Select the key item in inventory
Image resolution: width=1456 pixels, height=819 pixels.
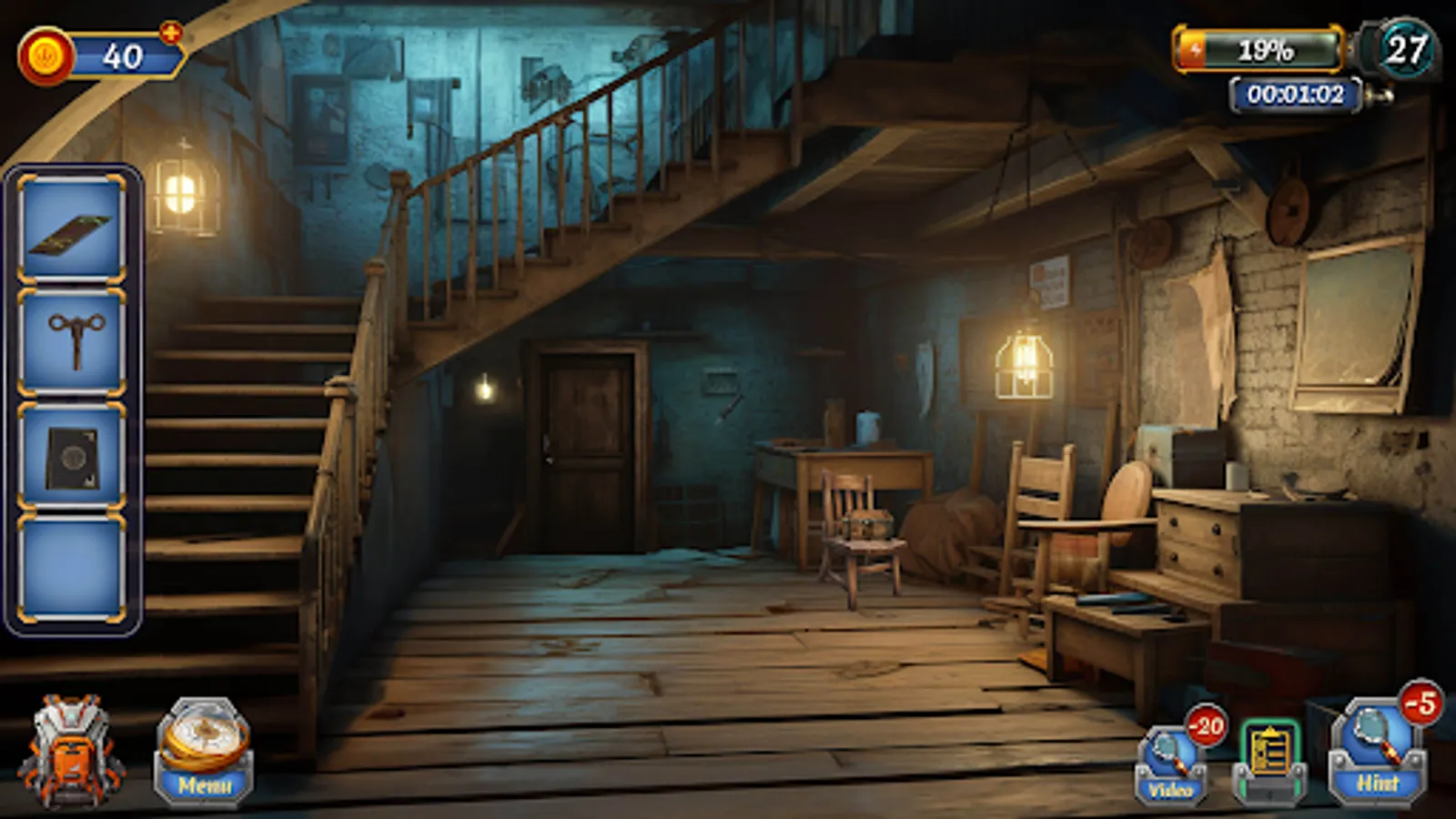coord(71,341)
